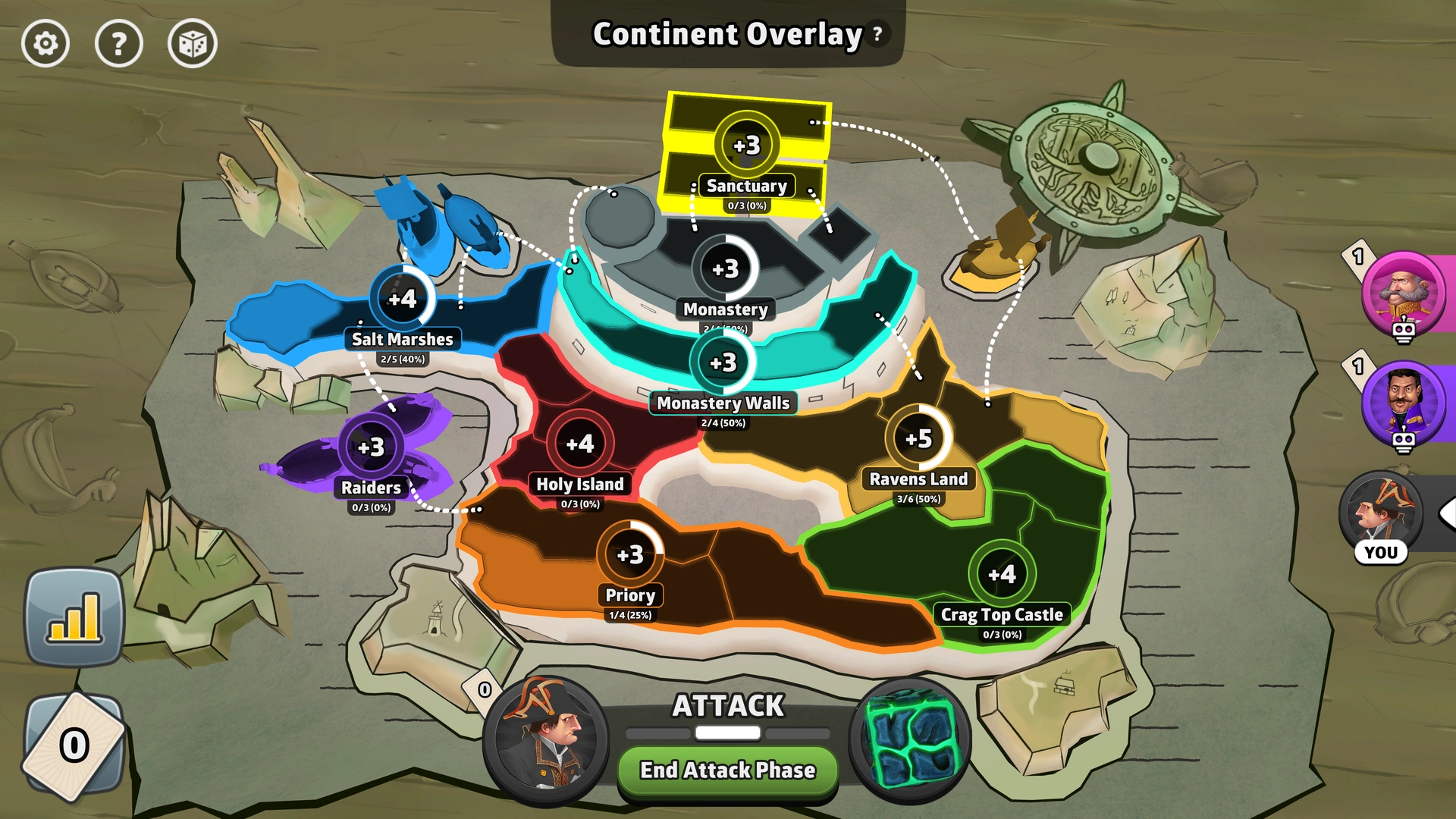Screen dimensions: 1456x819
Task: Open the settings gear menu
Action: point(45,43)
